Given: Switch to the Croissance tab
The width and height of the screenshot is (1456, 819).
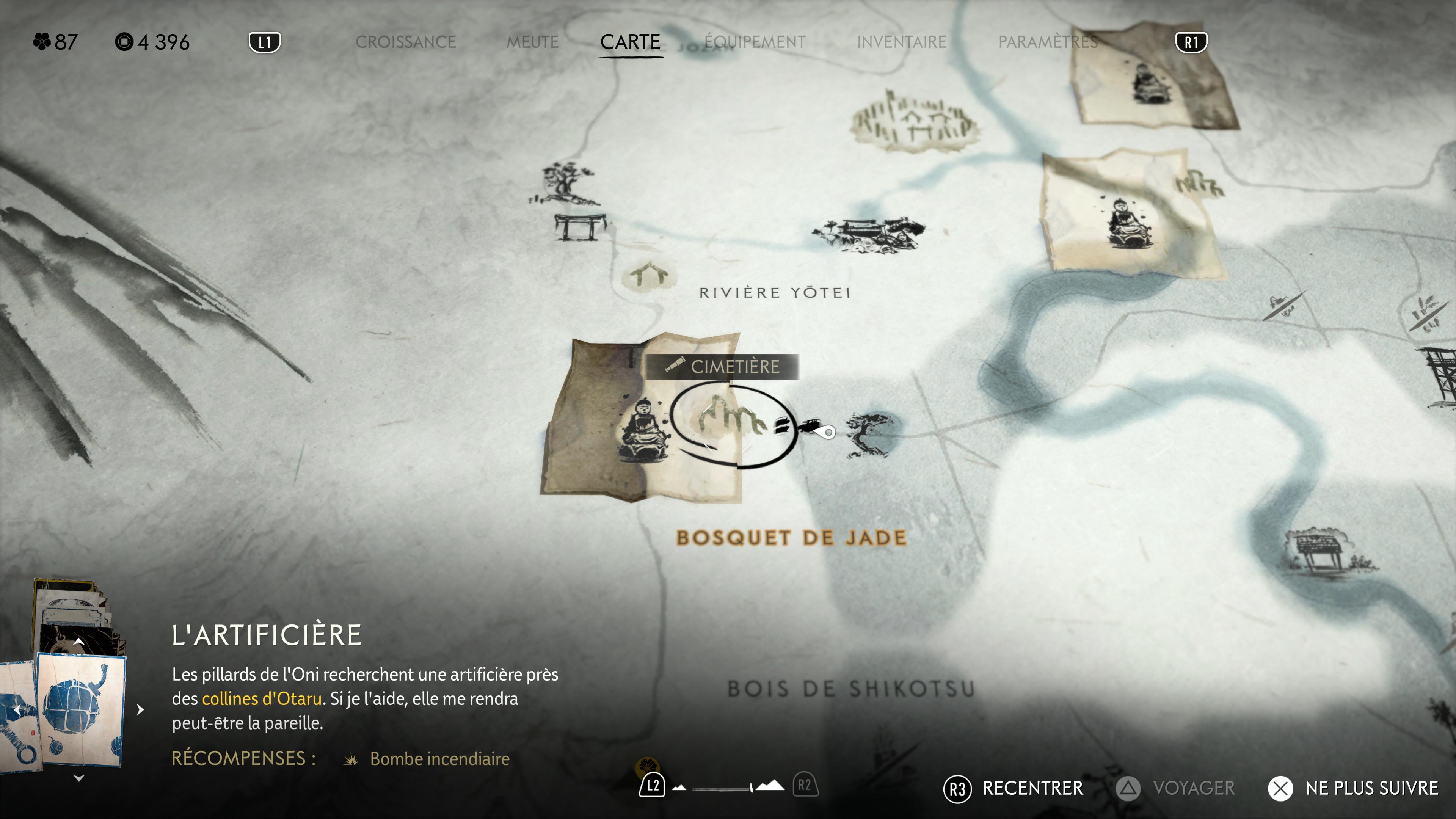Looking at the screenshot, I should [405, 42].
